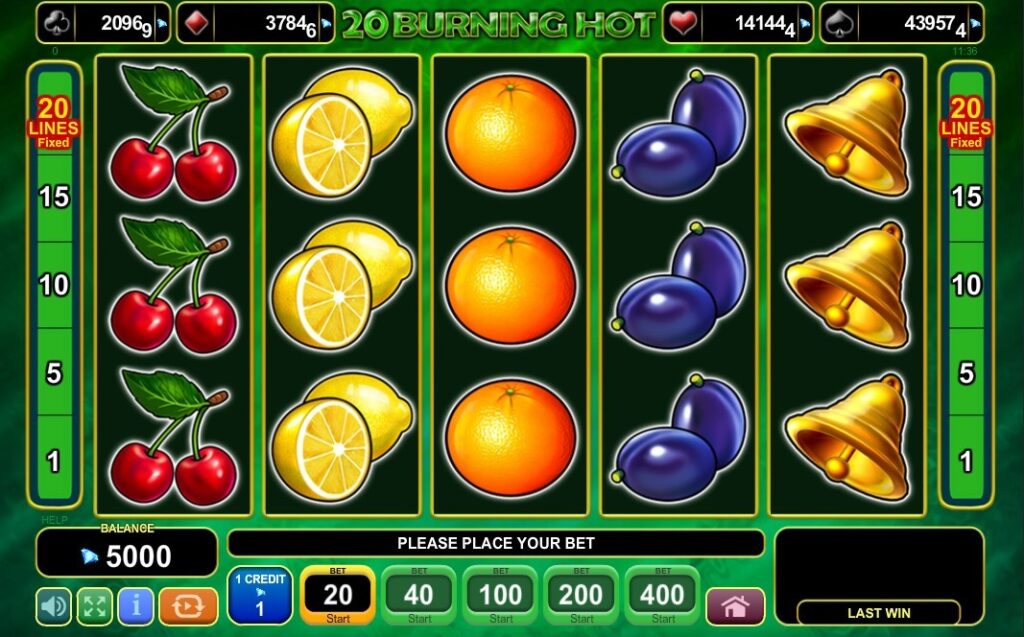Toggle the sound speaker icon
The image size is (1024, 637).
53,606
